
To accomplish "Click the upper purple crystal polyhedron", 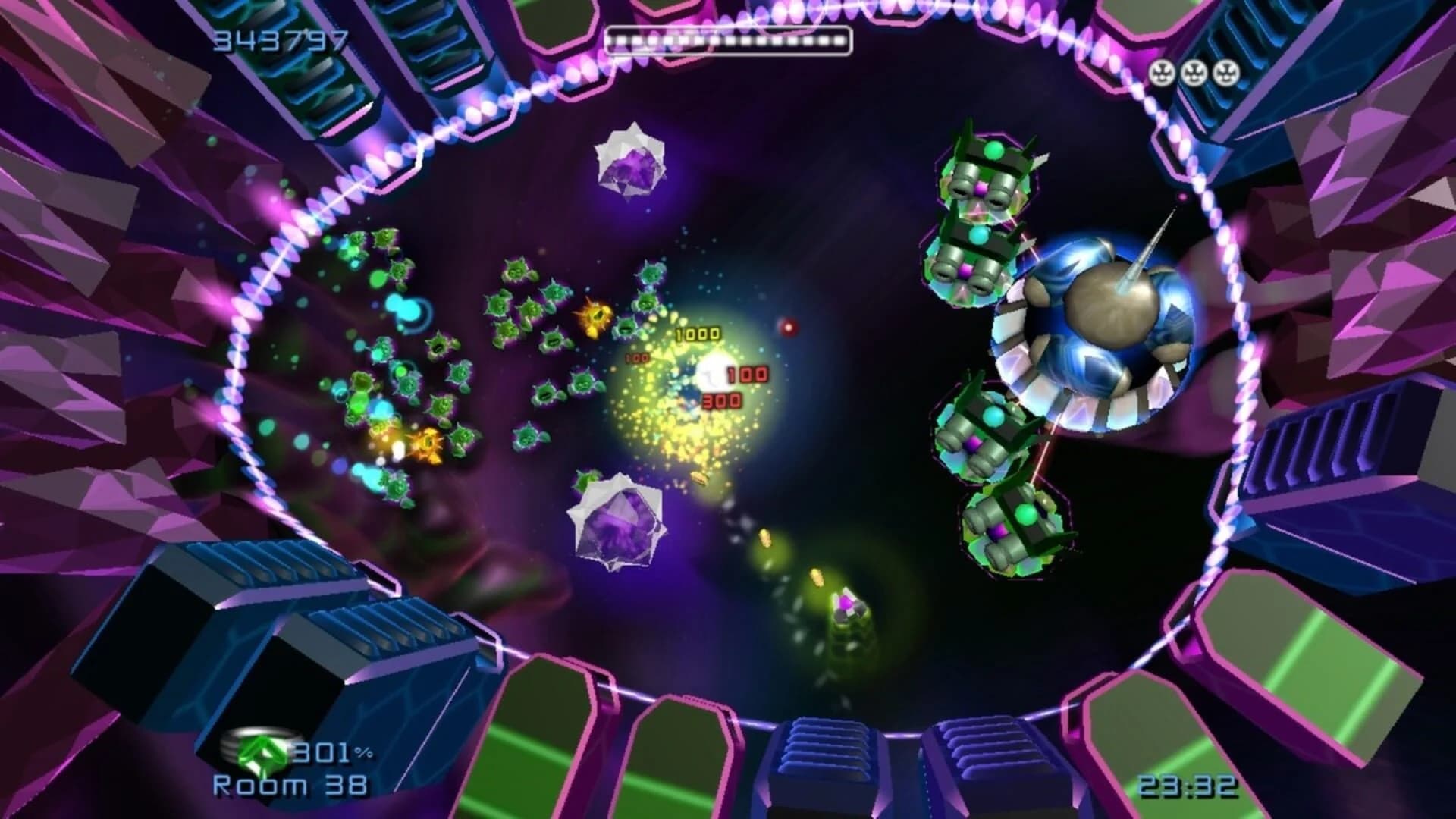I will coord(630,162).
